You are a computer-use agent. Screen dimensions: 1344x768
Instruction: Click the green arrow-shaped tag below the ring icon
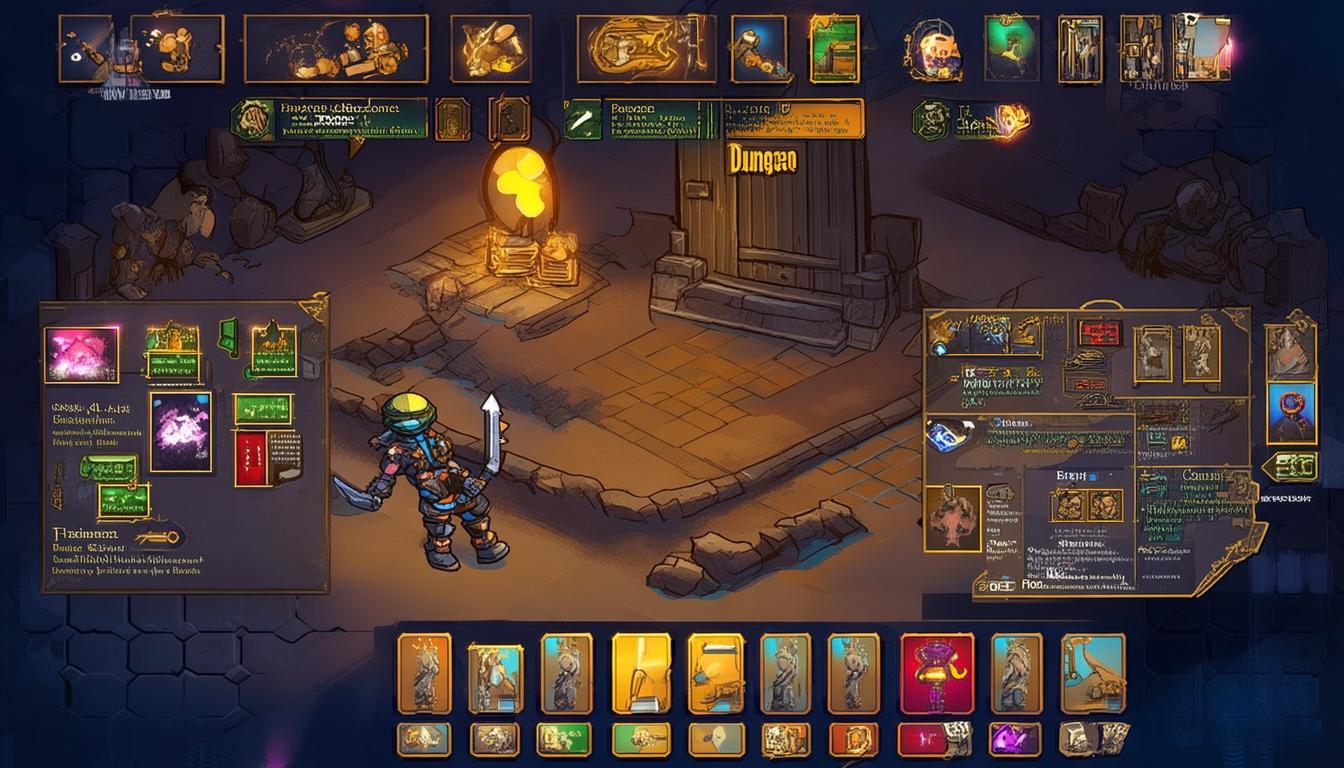click(x=1289, y=468)
